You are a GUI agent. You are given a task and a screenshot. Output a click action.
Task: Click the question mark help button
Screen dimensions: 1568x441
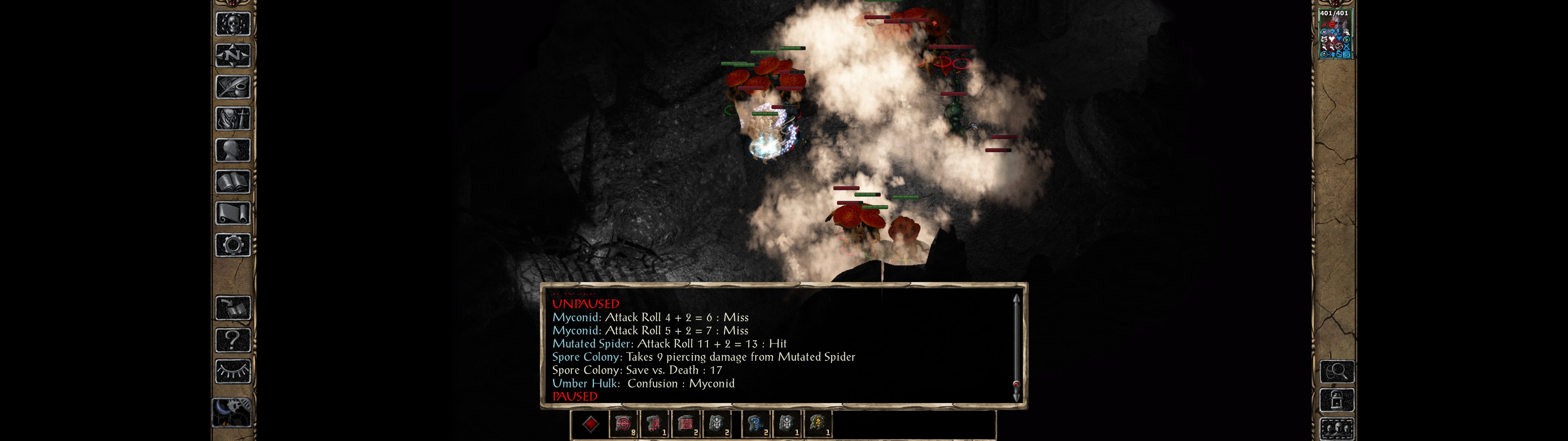pyautogui.click(x=232, y=340)
